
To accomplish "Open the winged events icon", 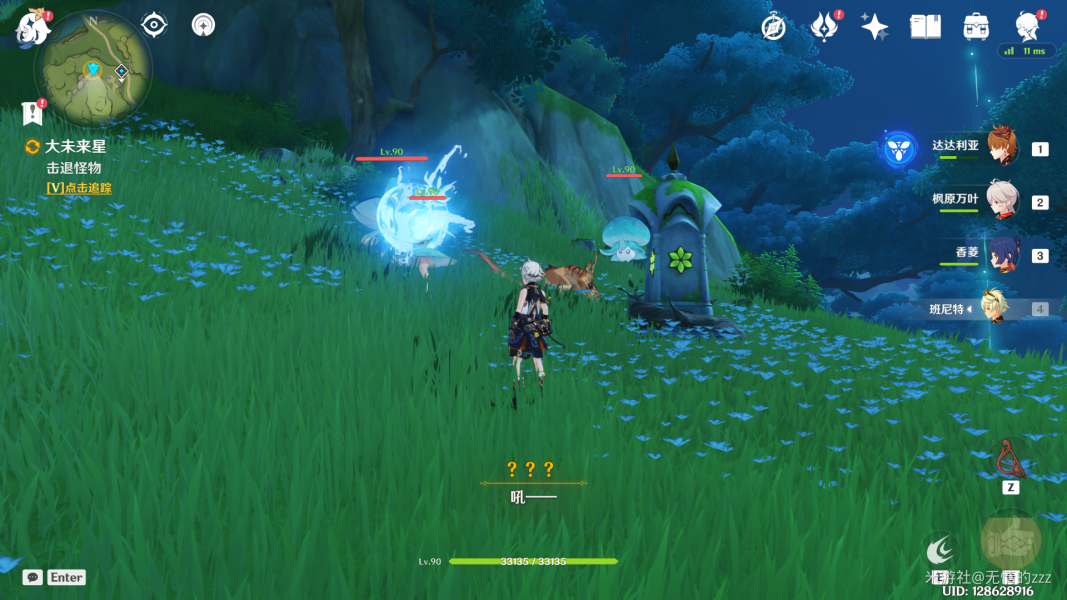I will (x=824, y=27).
